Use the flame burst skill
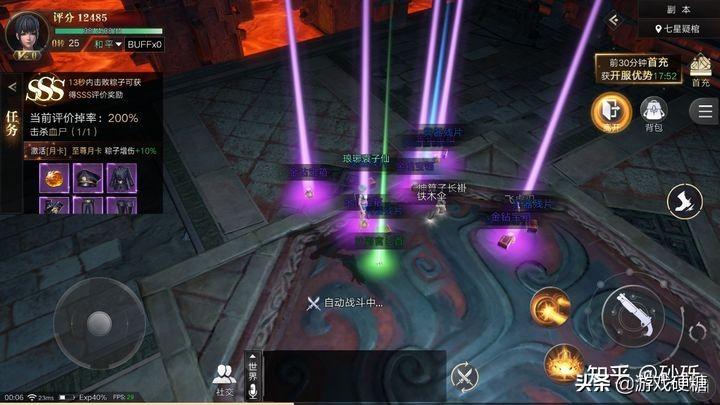The image size is (720, 405). tap(564, 360)
